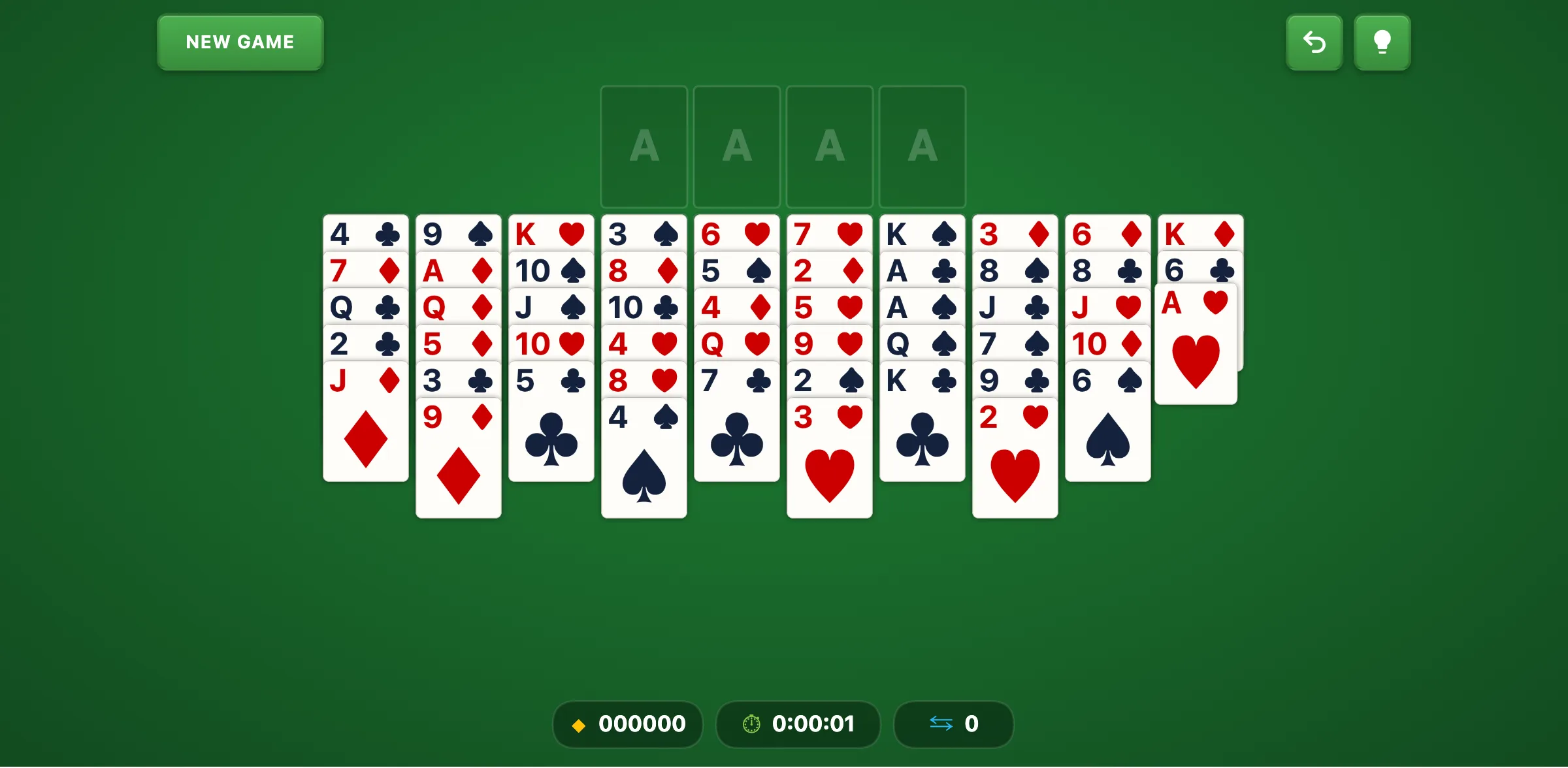Screen dimensions: 1568x768
Task: Start a New Game
Action: [240, 42]
